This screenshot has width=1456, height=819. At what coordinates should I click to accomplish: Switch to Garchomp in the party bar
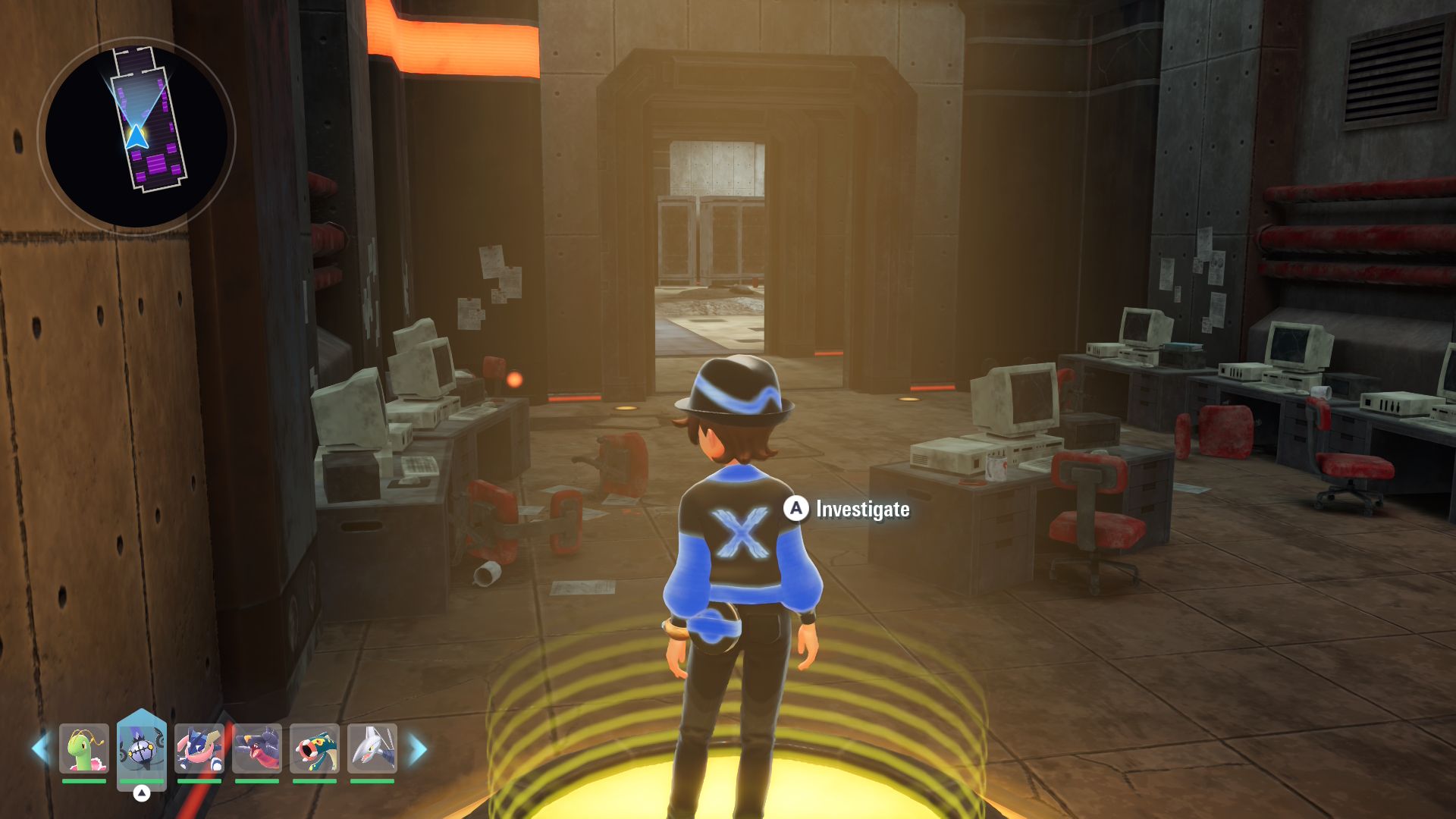click(x=257, y=748)
